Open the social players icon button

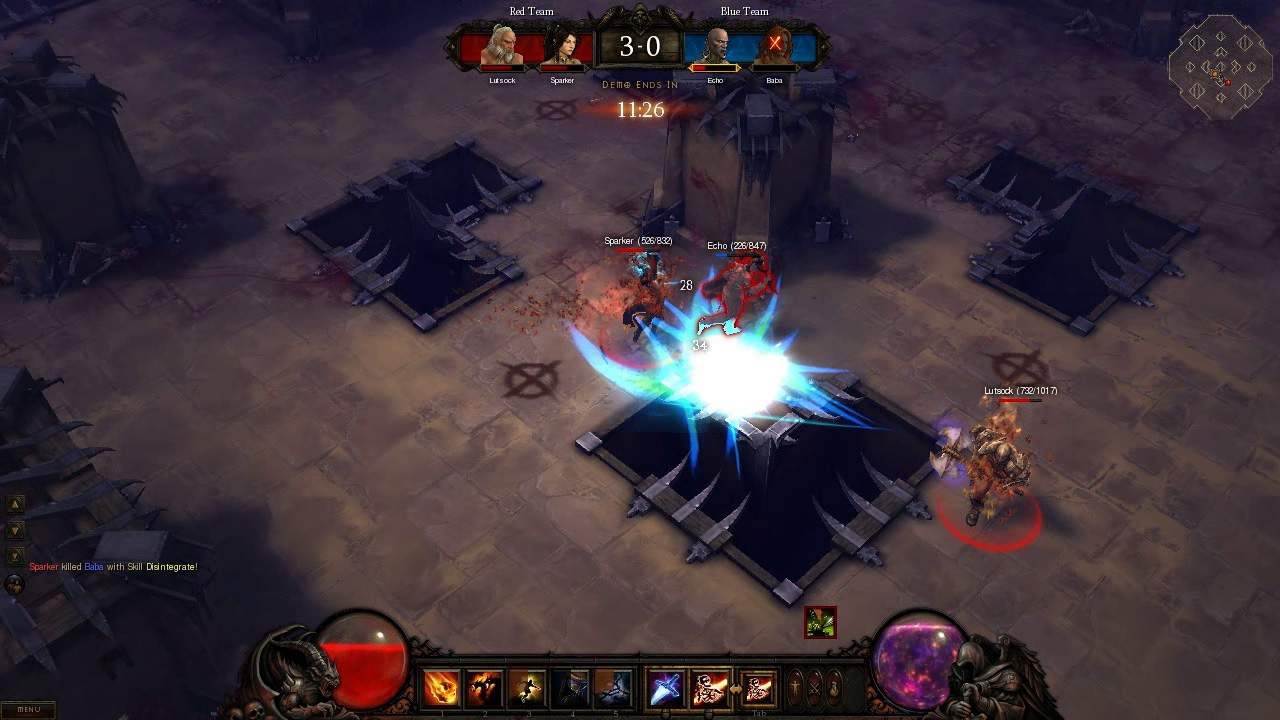tap(15, 584)
